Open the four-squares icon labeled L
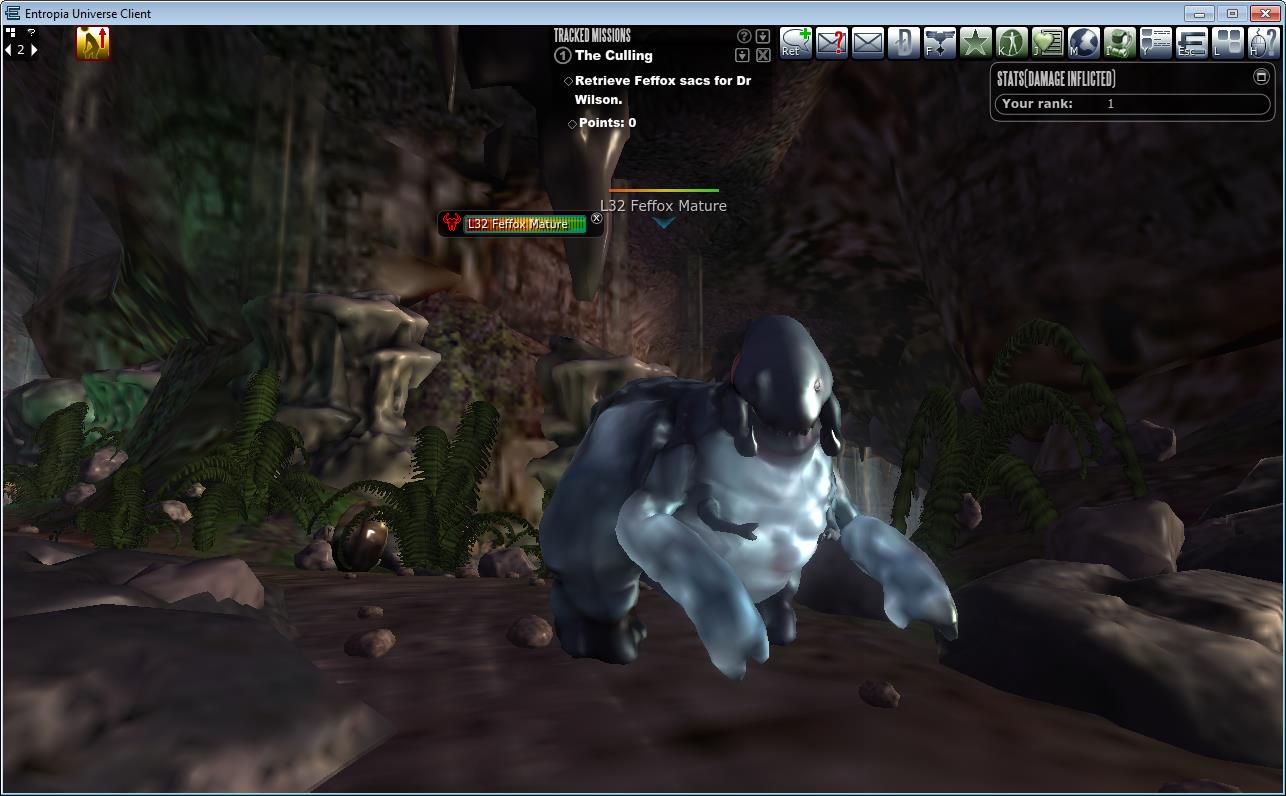 [x=1227, y=43]
